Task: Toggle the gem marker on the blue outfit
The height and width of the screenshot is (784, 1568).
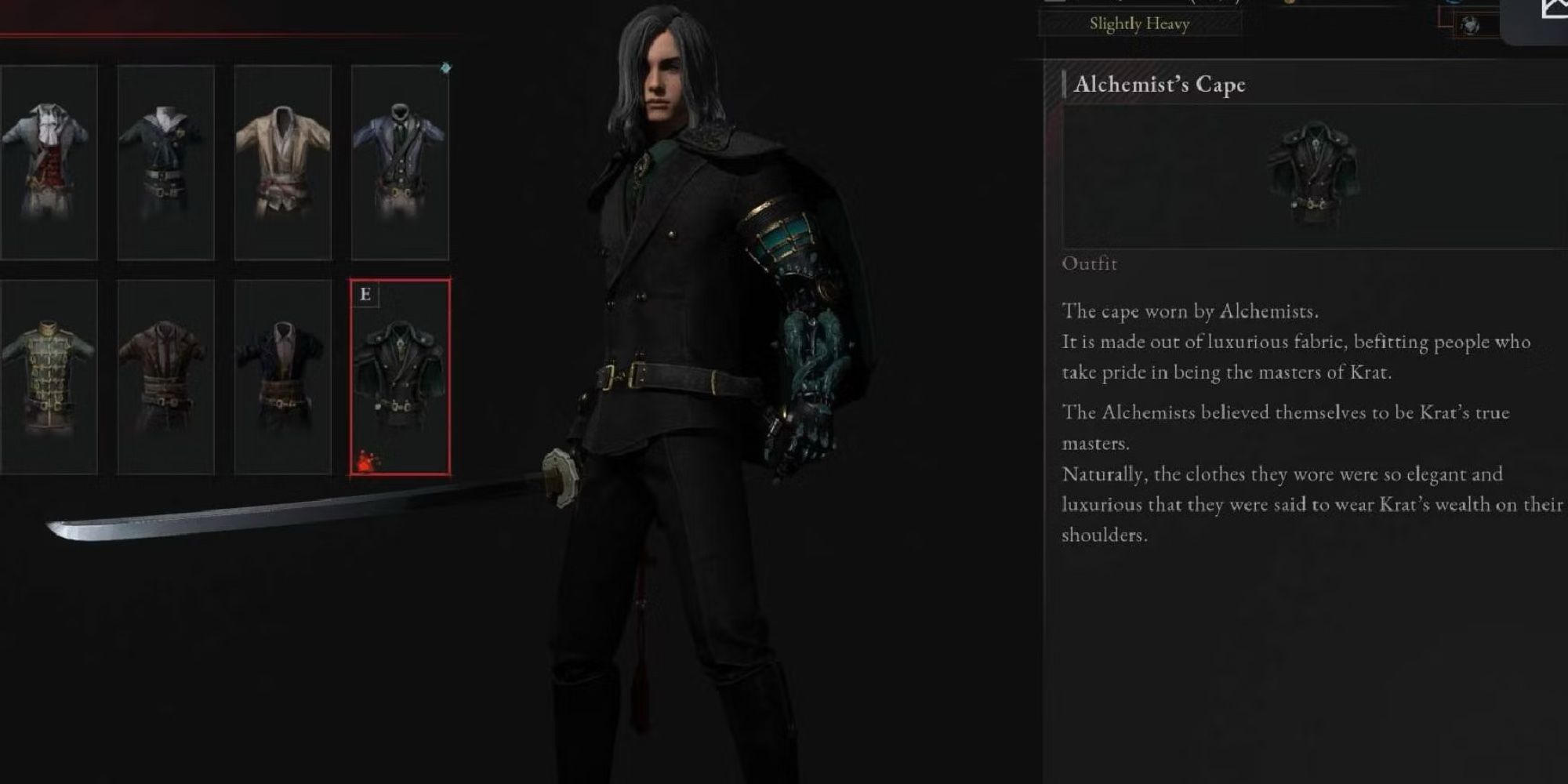Action: (445, 69)
